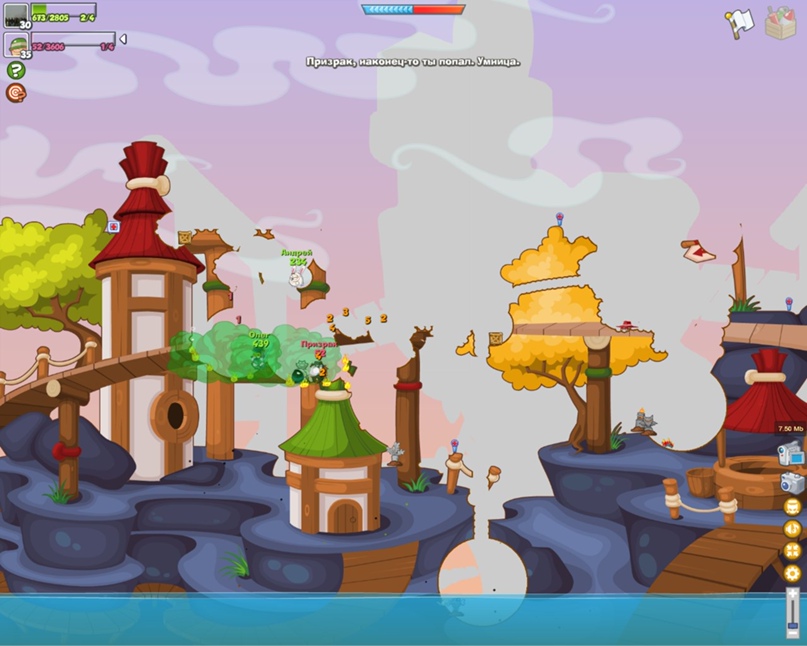Take a screenshot with the camera icon
This screenshot has width=807, height=646.
(792, 482)
